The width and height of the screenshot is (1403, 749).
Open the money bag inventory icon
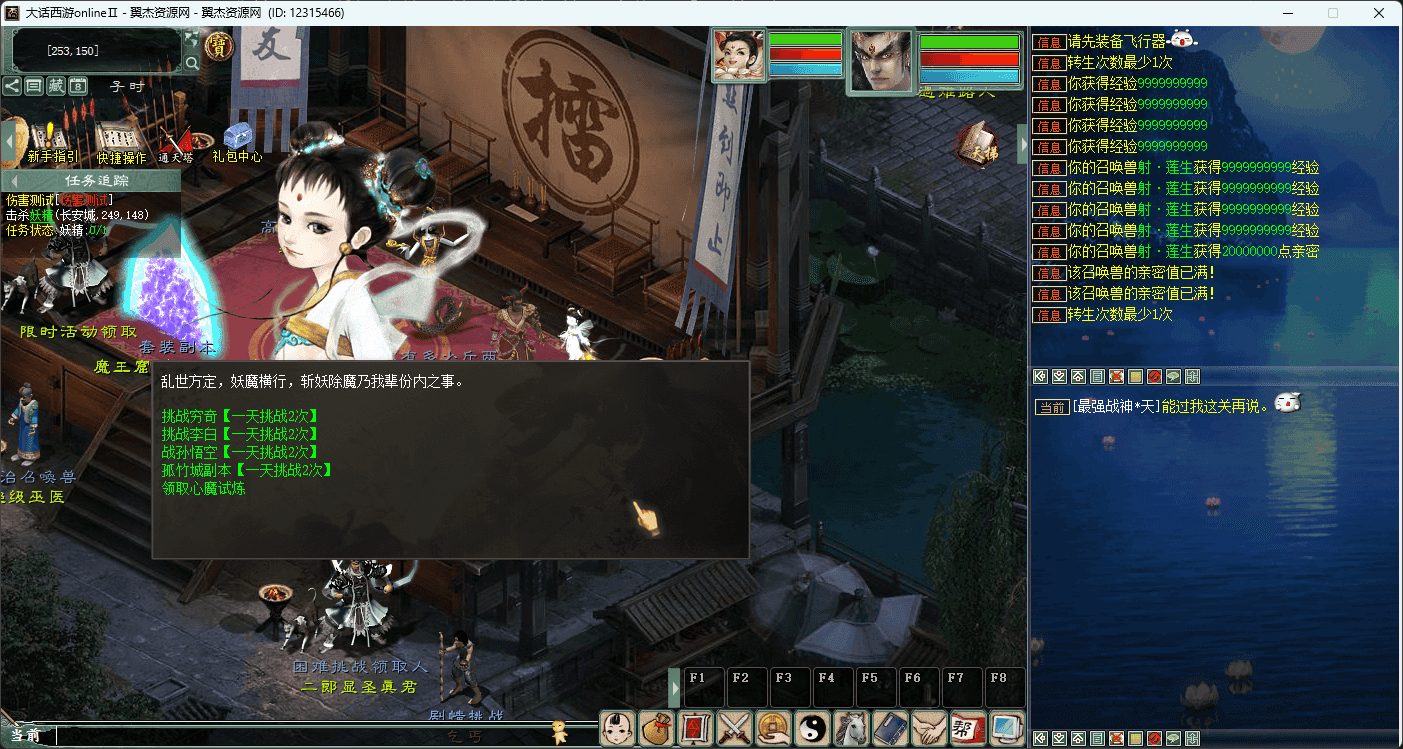tap(657, 728)
